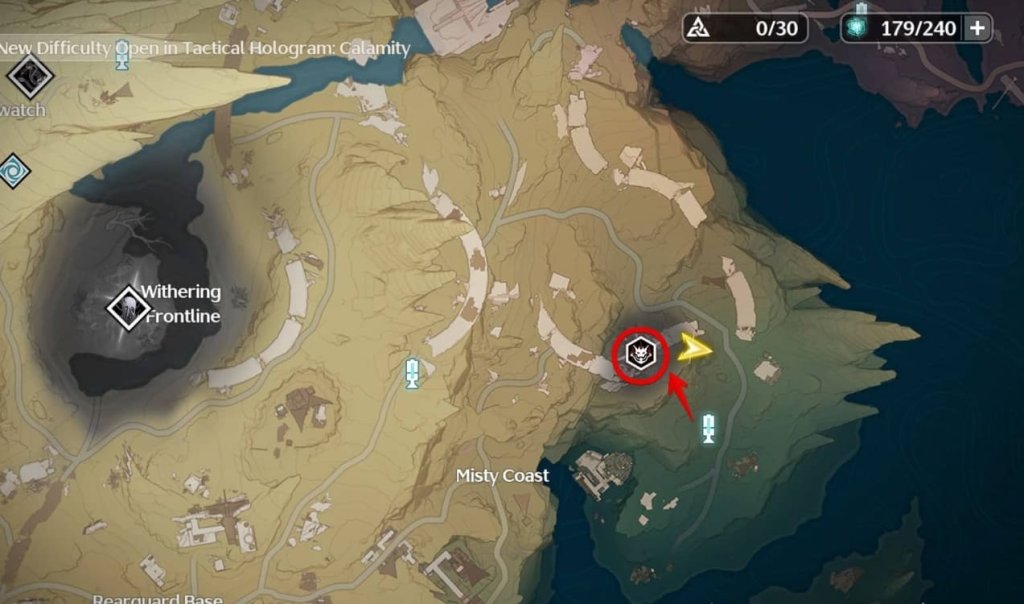The height and width of the screenshot is (604, 1024).
Task: Select the red-circled boss skull marker
Action: pos(640,354)
